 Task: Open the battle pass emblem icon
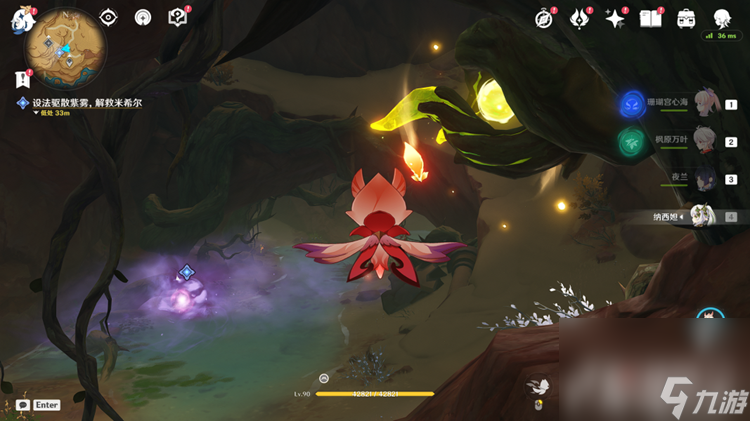pos(580,18)
